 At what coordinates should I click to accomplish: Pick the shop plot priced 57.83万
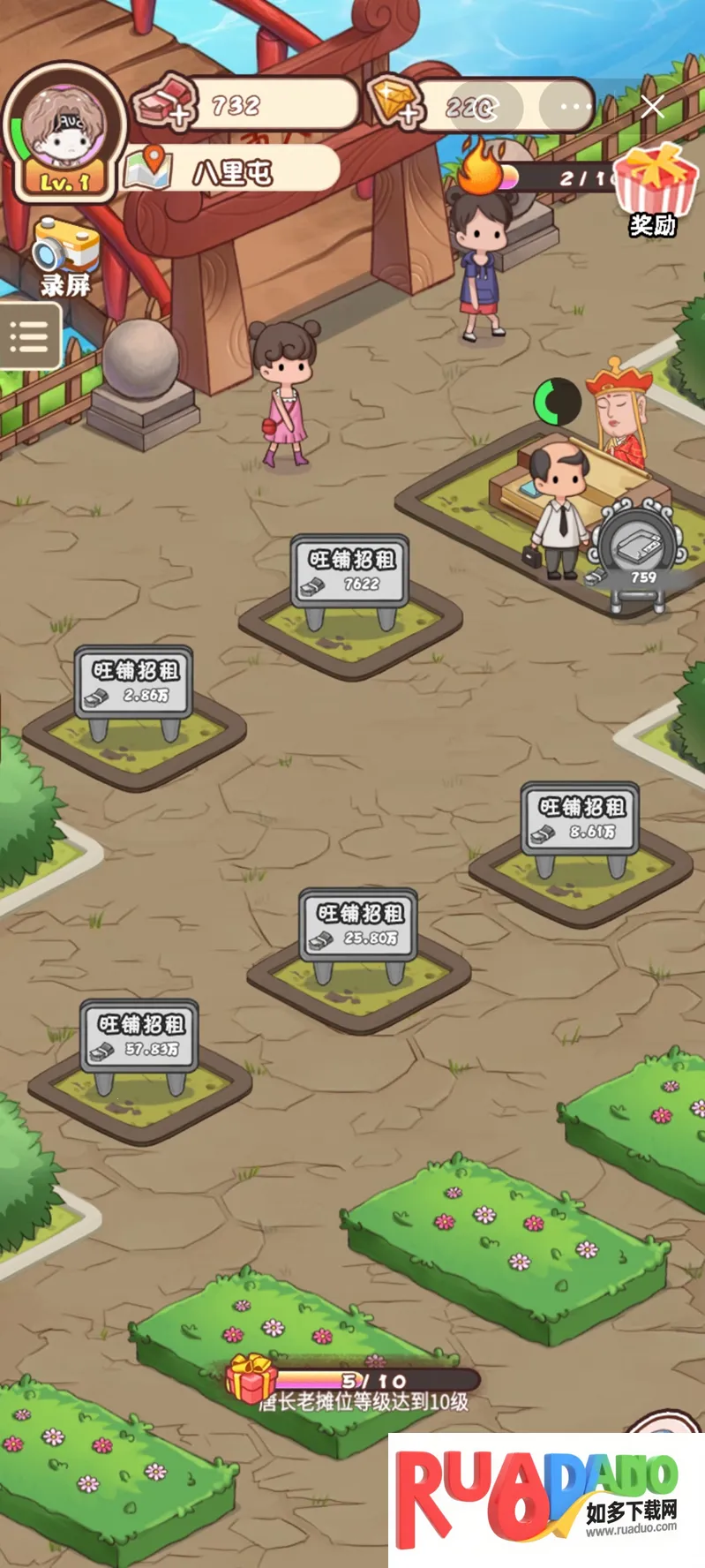tap(139, 1037)
